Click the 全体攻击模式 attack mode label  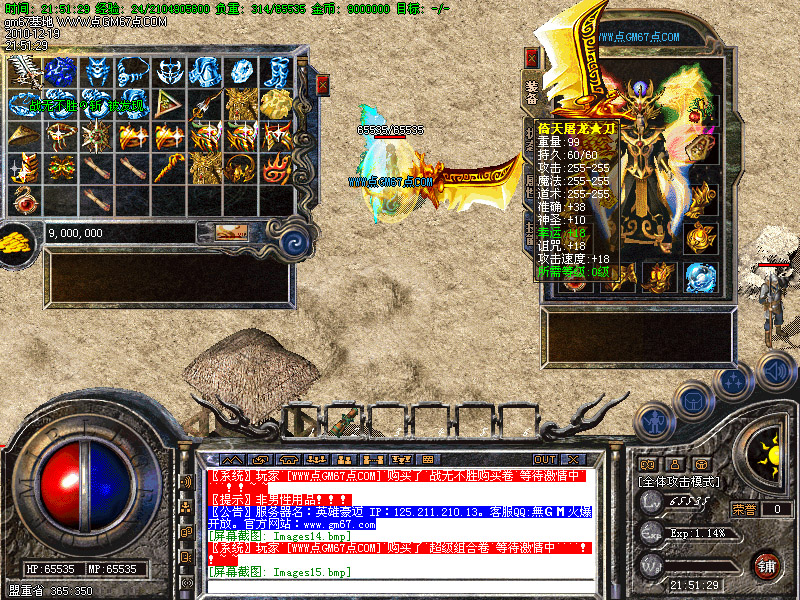tap(679, 481)
